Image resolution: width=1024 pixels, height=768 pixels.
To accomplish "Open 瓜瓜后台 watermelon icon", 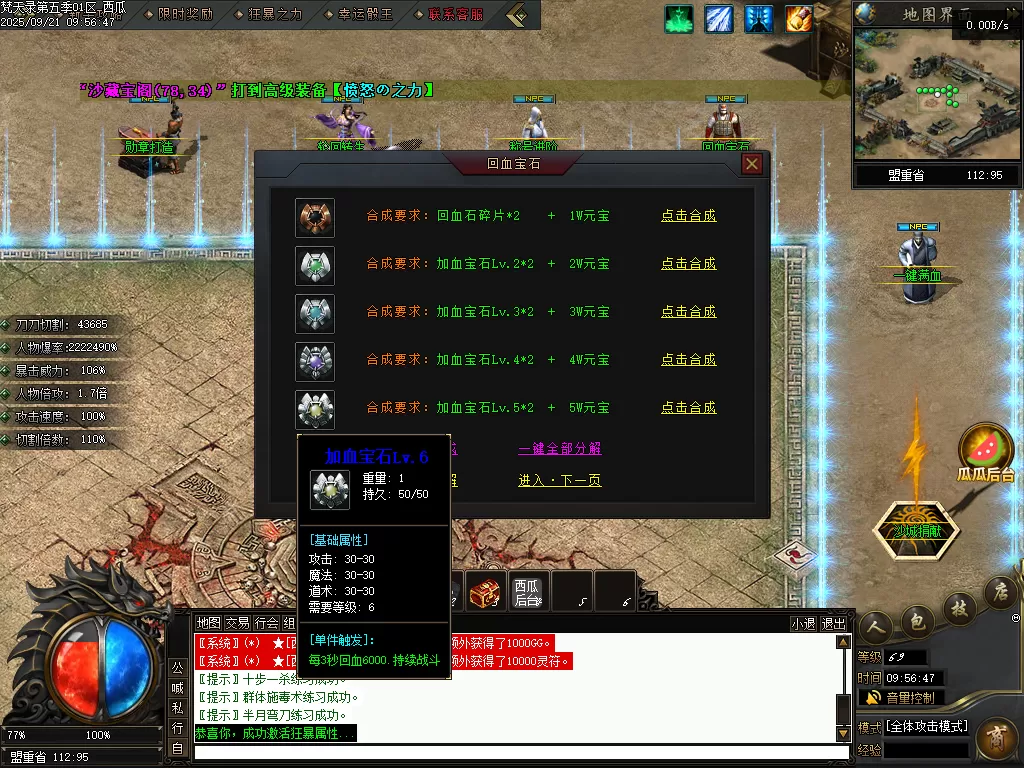I will [986, 456].
